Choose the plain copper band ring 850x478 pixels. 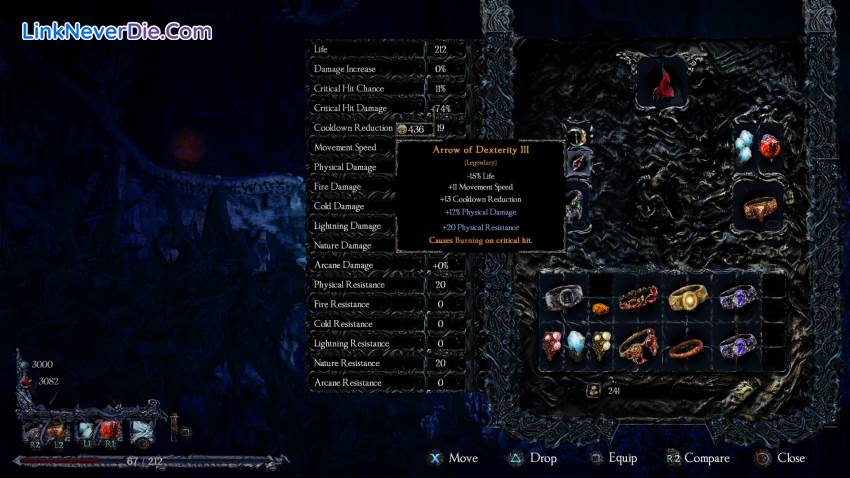pyautogui.click(x=686, y=348)
